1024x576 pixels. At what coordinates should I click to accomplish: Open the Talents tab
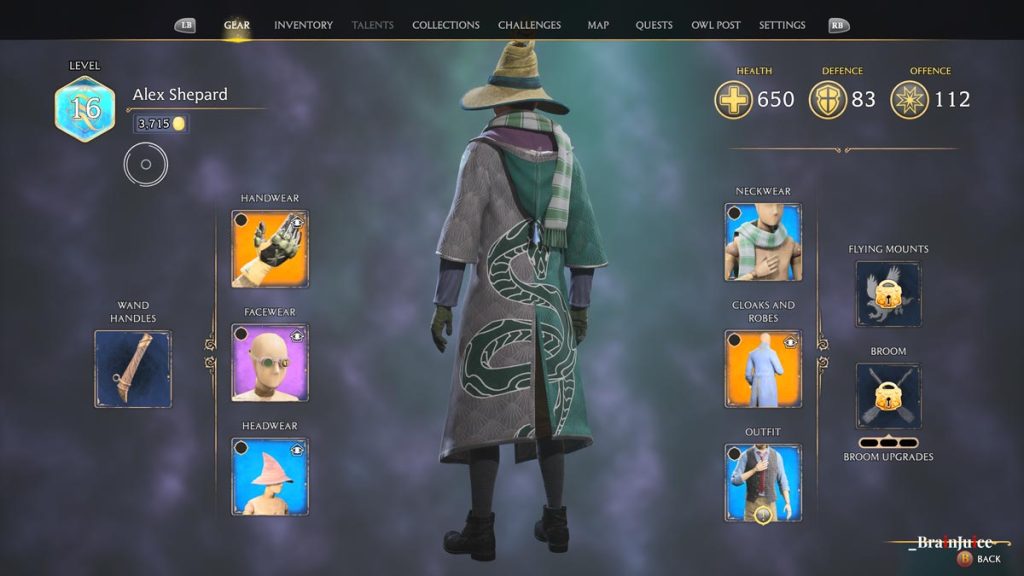373,25
